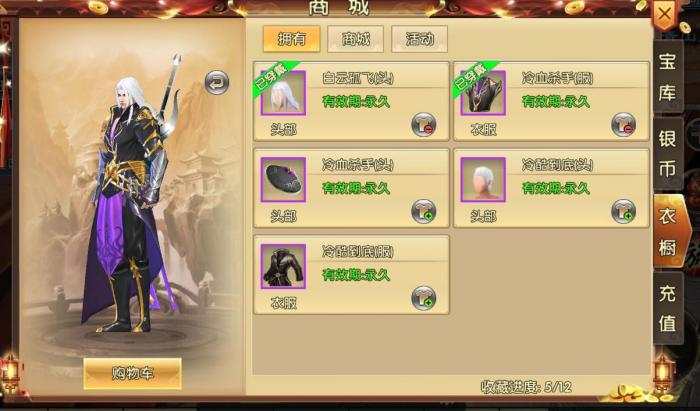Unequip the 白云孤飞 head item
Viewport: 700px width, 411px height.
[424, 125]
